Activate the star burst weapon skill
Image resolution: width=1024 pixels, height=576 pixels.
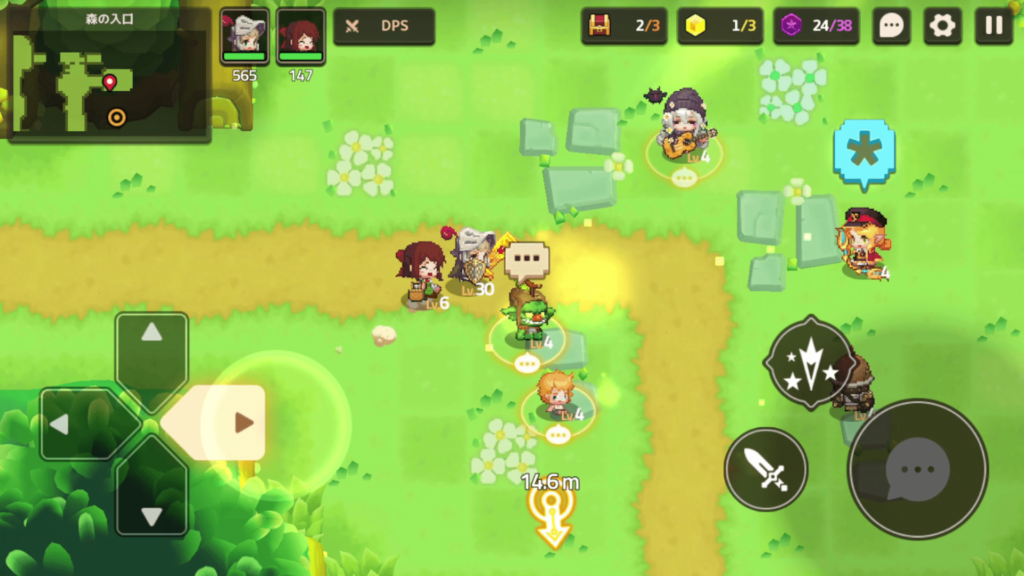[808, 363]
